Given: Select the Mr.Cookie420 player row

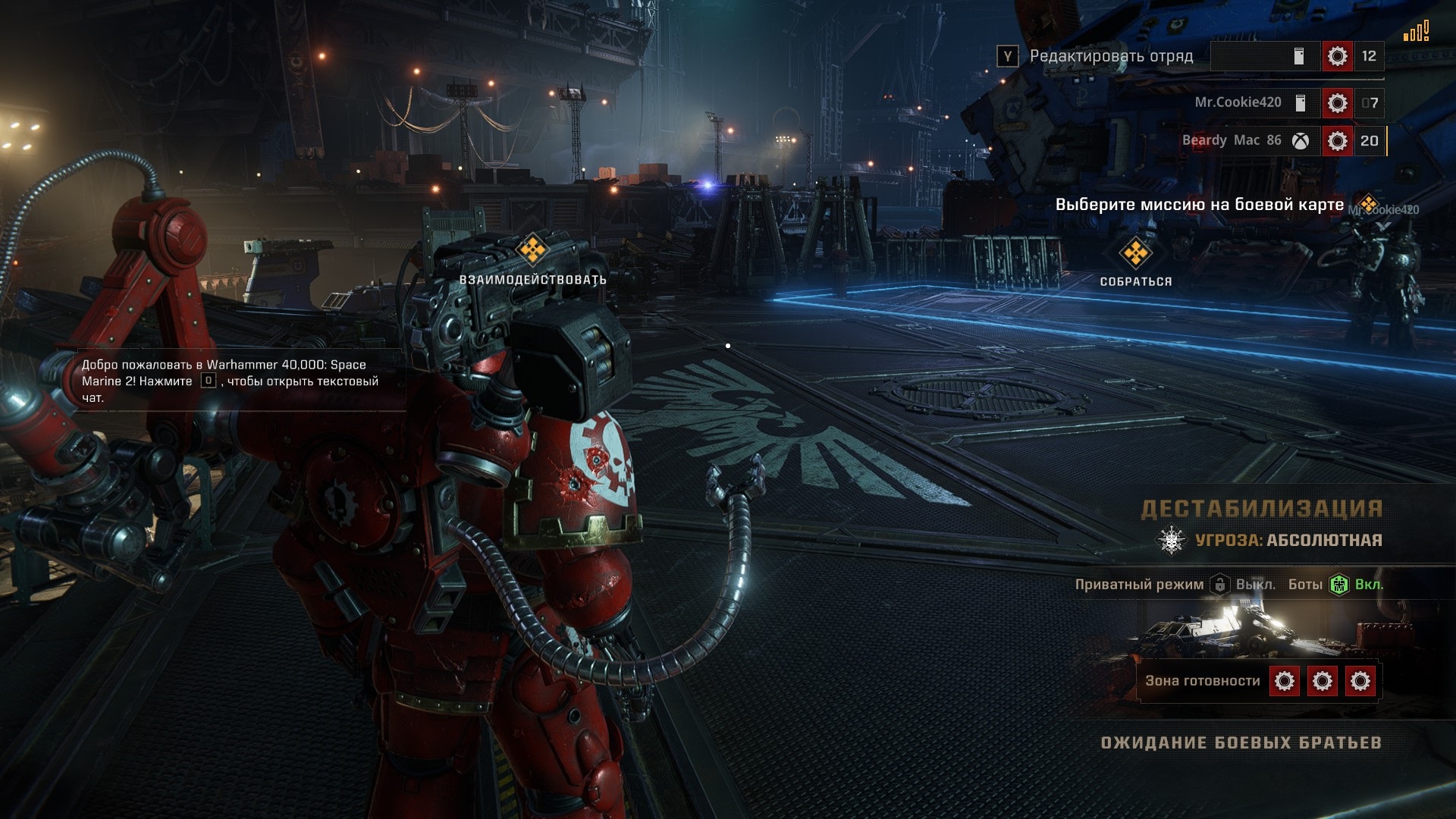Looking at the screenshot, I should tap(1238, 102).
